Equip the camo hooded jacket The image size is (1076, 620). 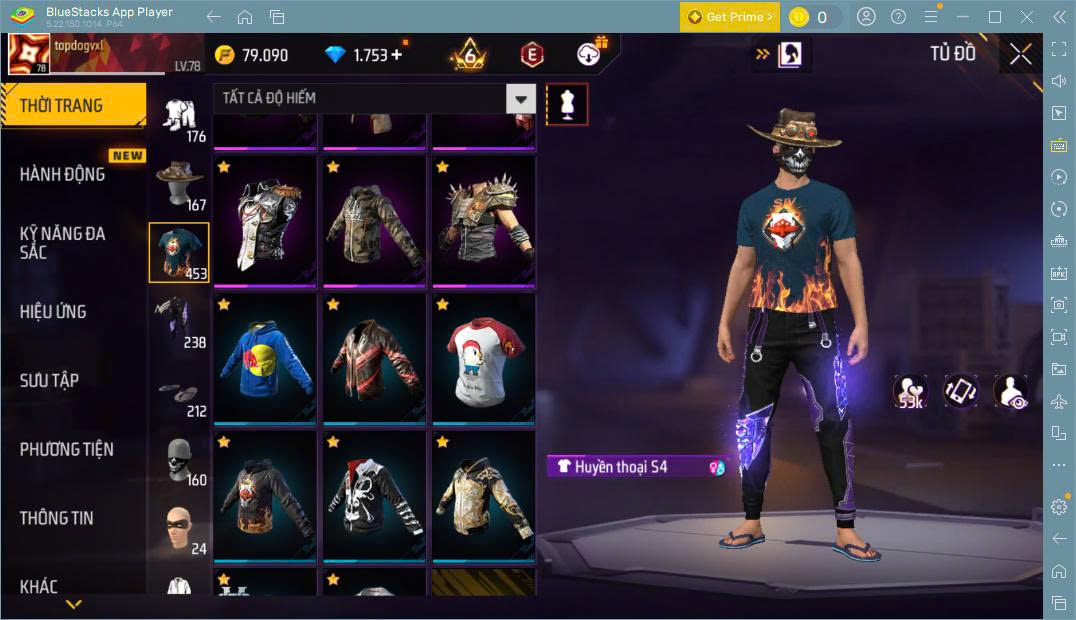373,219
